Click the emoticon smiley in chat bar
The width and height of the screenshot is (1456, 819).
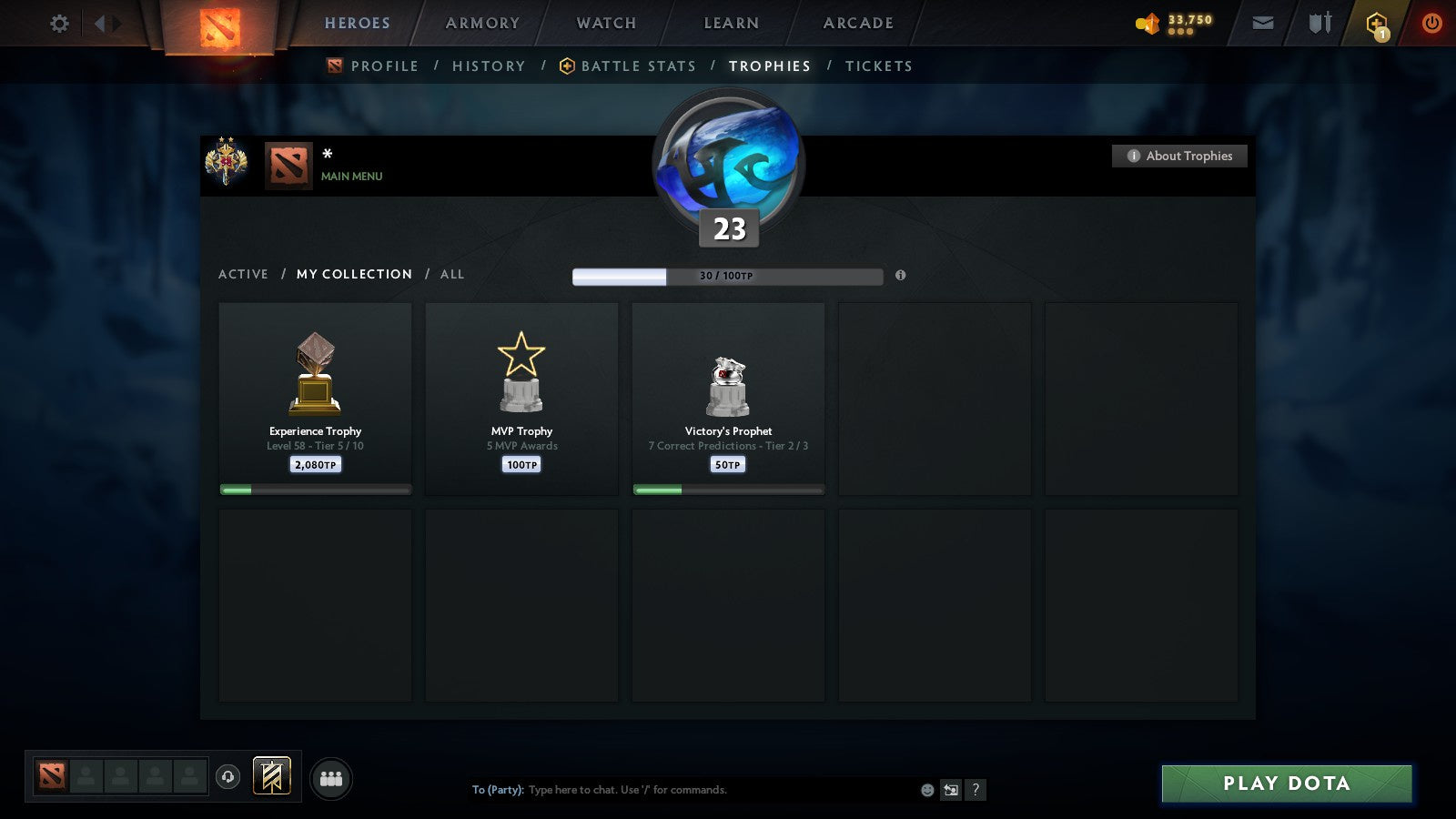coord(927,790)
